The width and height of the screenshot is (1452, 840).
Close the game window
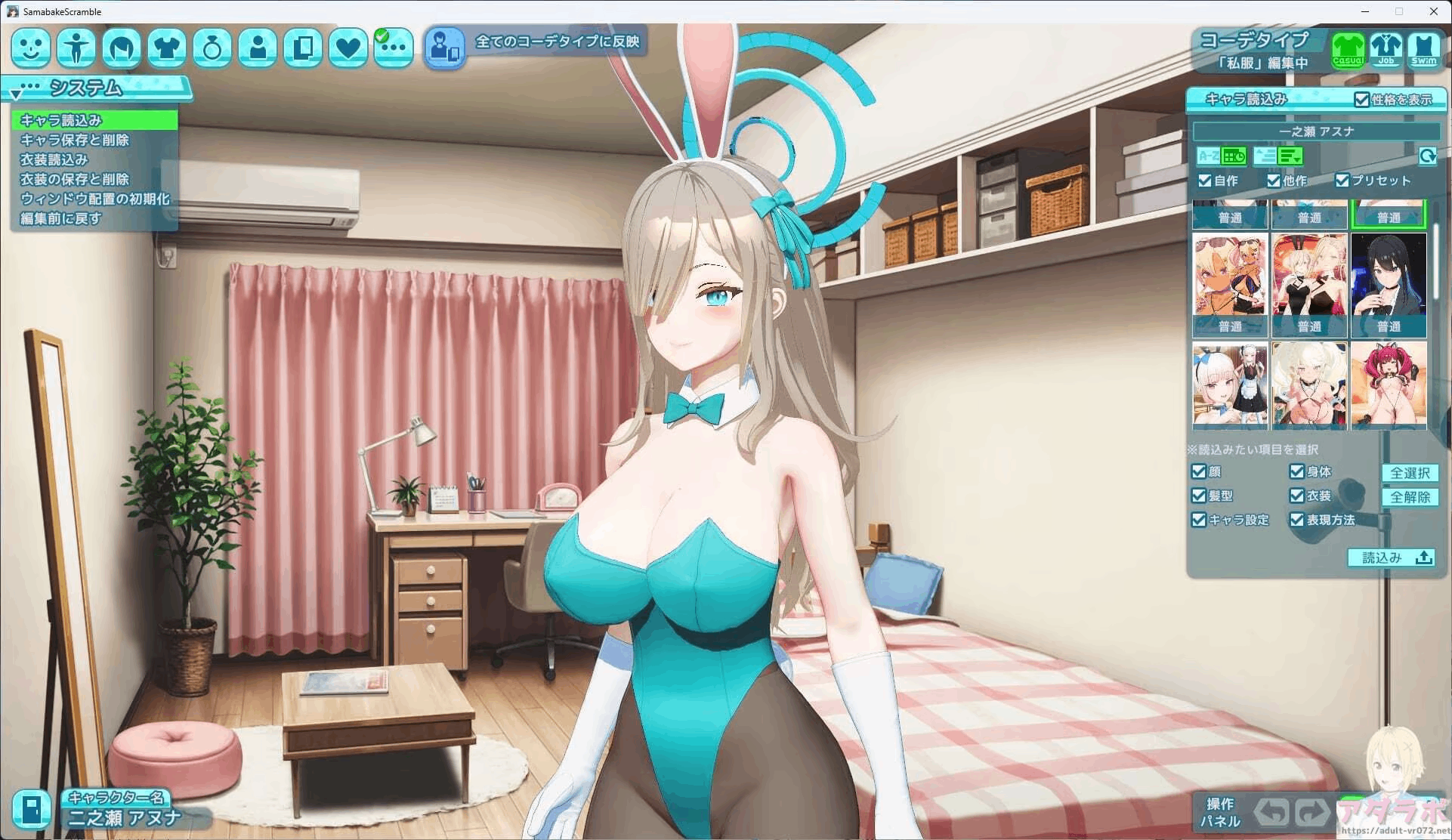coord(1433,11)
